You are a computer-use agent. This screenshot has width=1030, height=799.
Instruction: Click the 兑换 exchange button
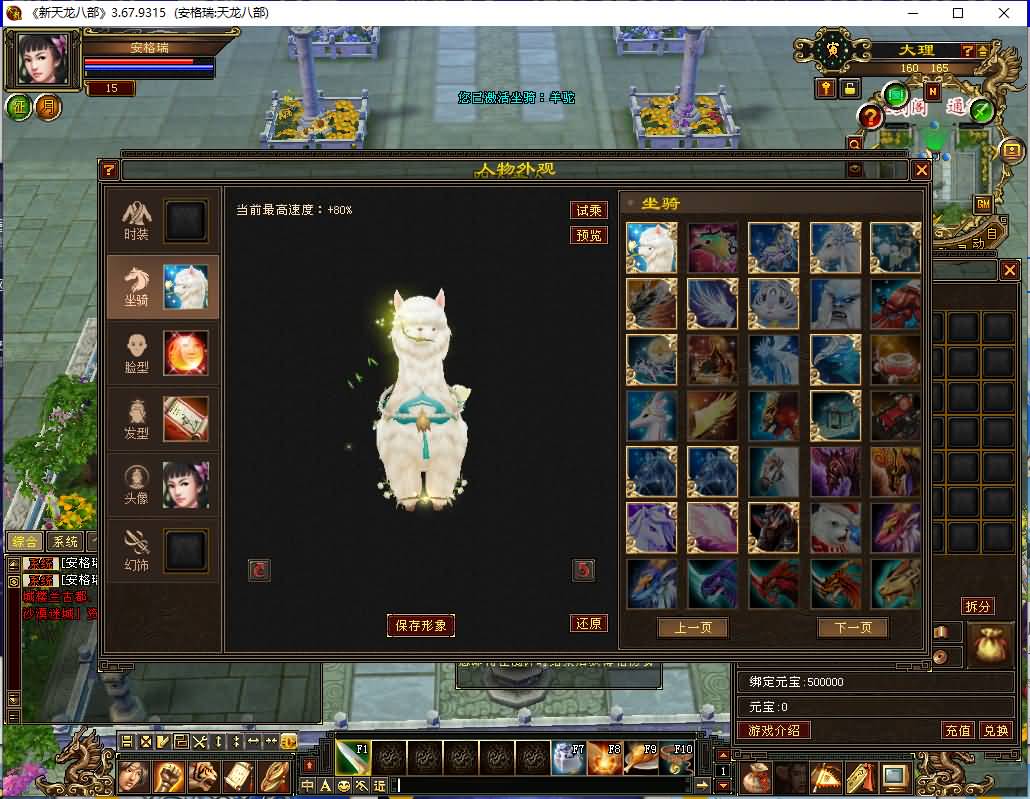coord(995,731)
